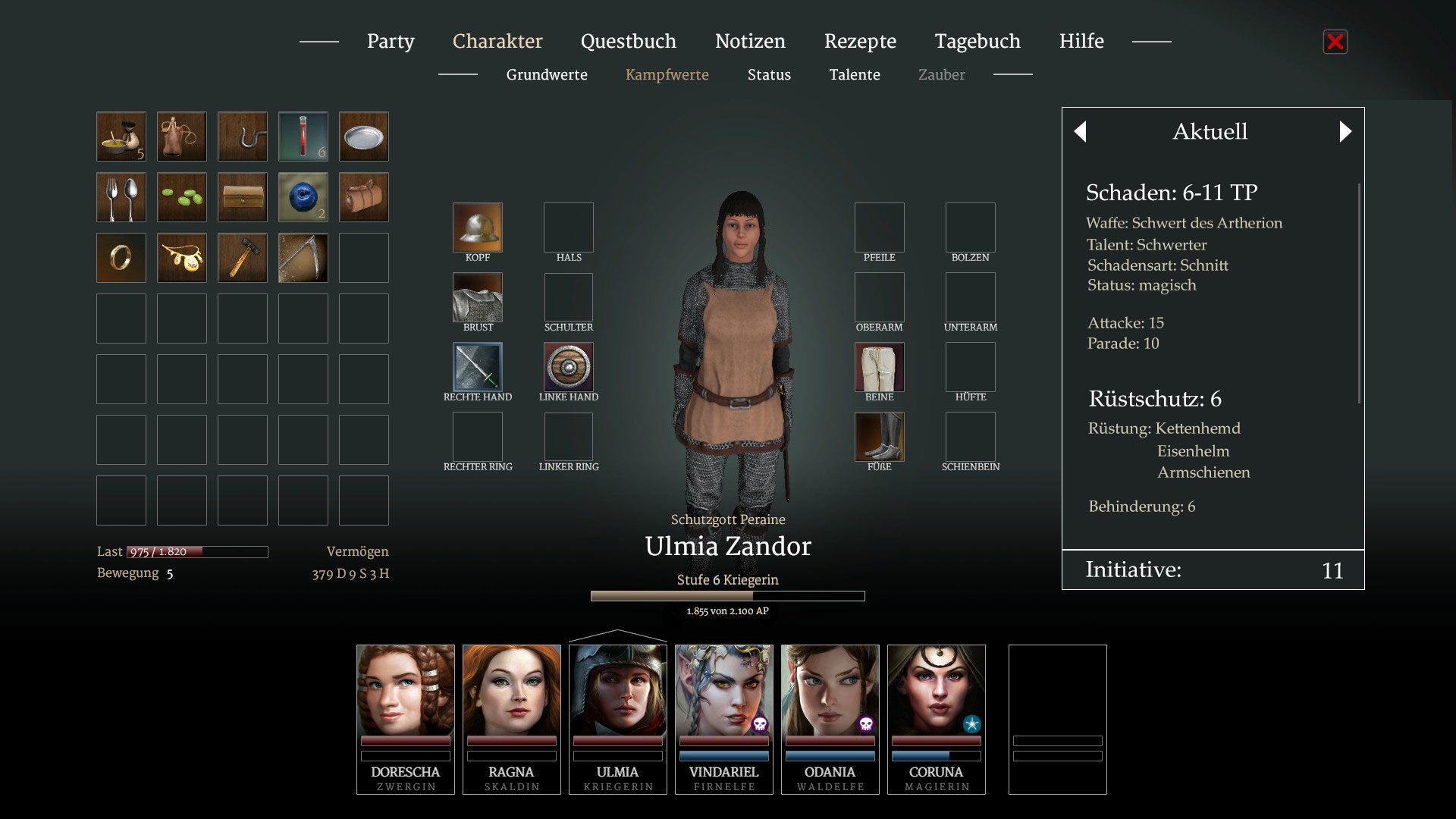Screen dimensions: 1456x819
Task: Select the Grundwerte sub-tab
Action: [547, 75]
